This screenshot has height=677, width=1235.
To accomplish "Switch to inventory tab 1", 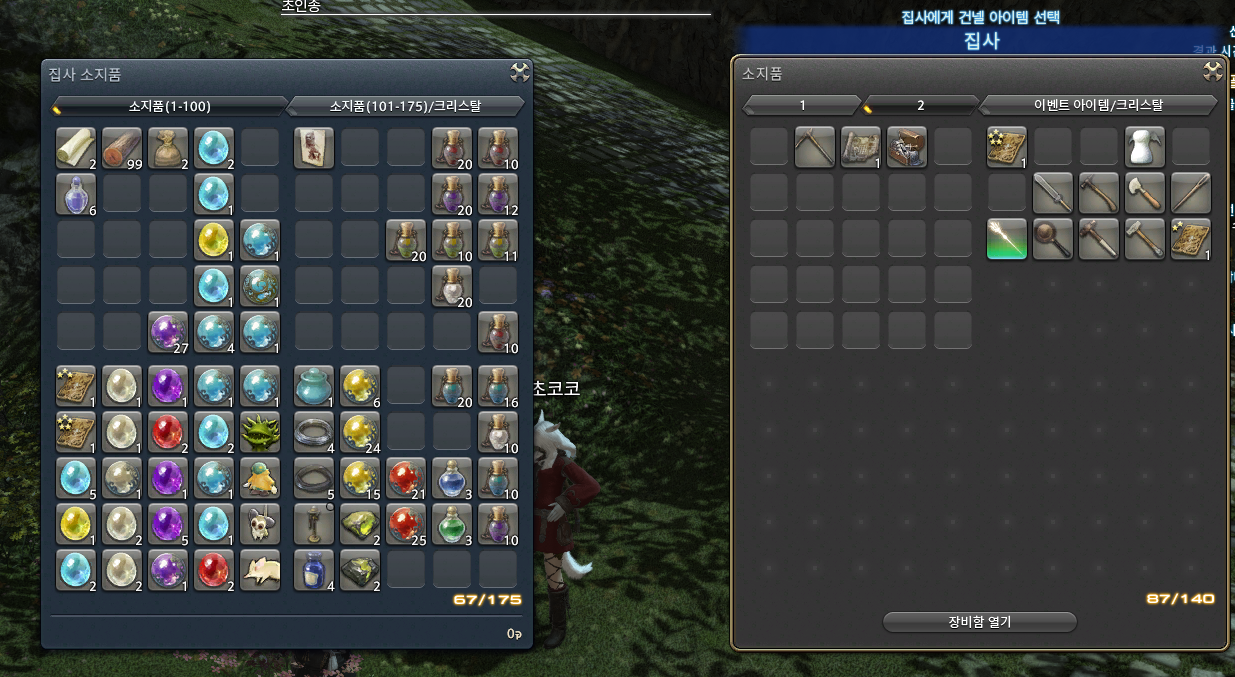I will coord(802,105).
